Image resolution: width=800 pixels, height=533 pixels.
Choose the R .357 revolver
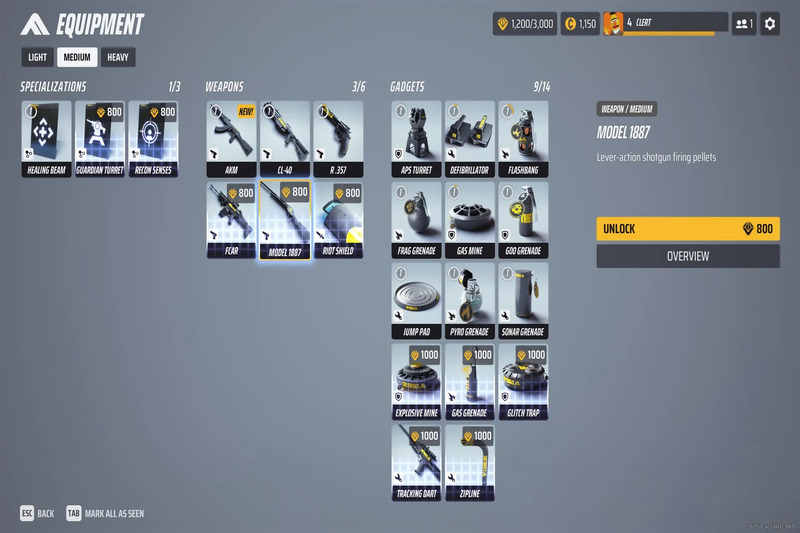pyautogui.click(x=339, y=138)
